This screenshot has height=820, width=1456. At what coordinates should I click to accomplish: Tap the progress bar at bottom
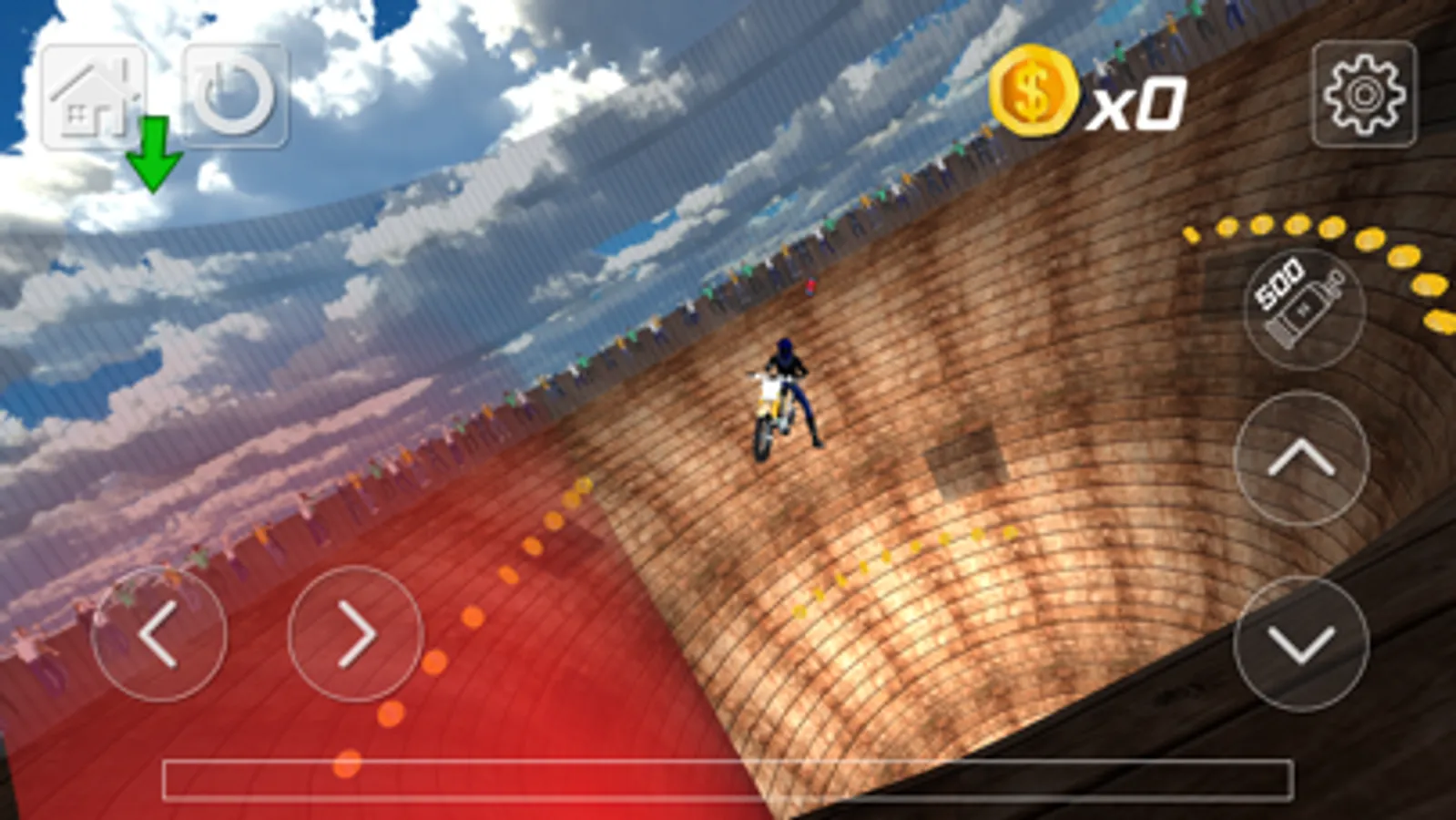728,775
